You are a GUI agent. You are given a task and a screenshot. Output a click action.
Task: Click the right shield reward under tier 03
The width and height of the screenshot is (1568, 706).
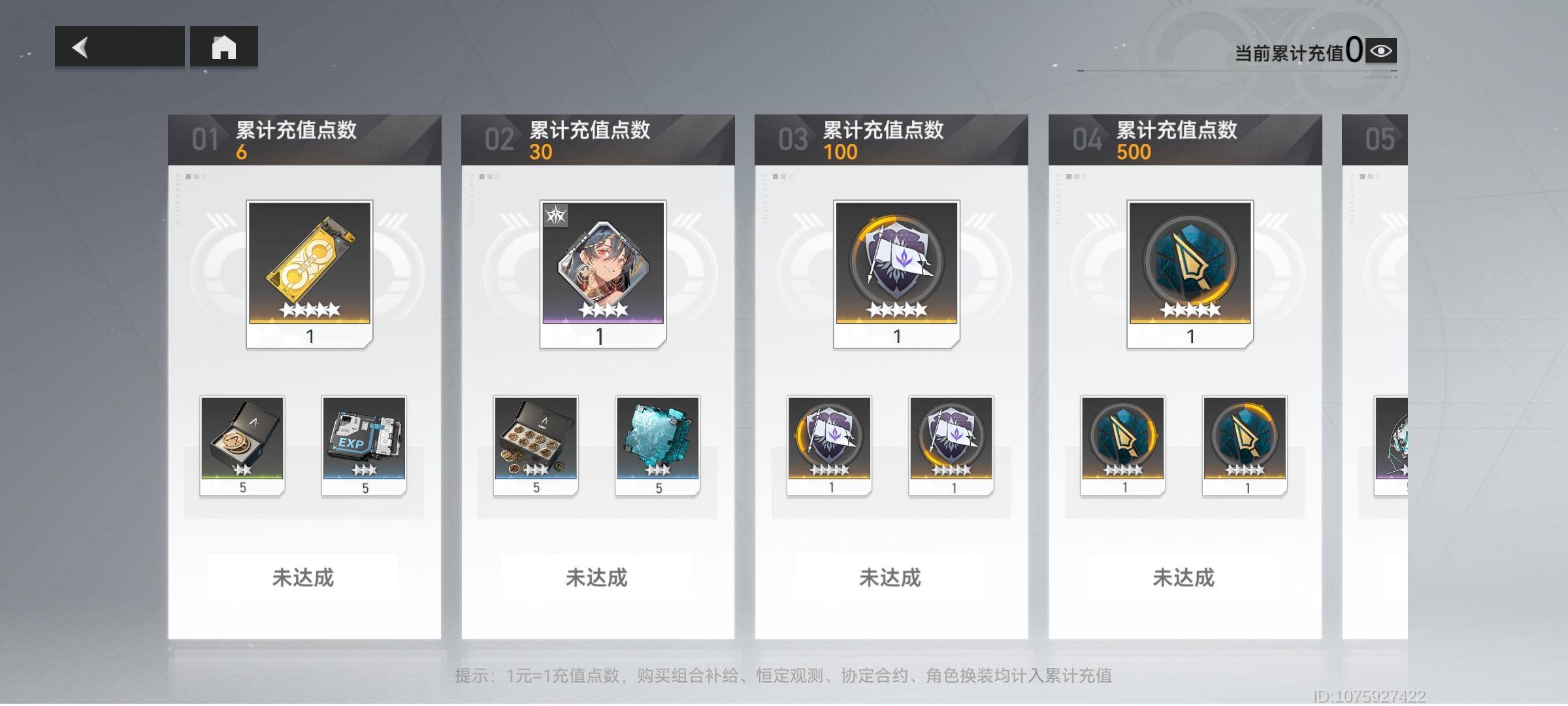[x=952, y=445]
